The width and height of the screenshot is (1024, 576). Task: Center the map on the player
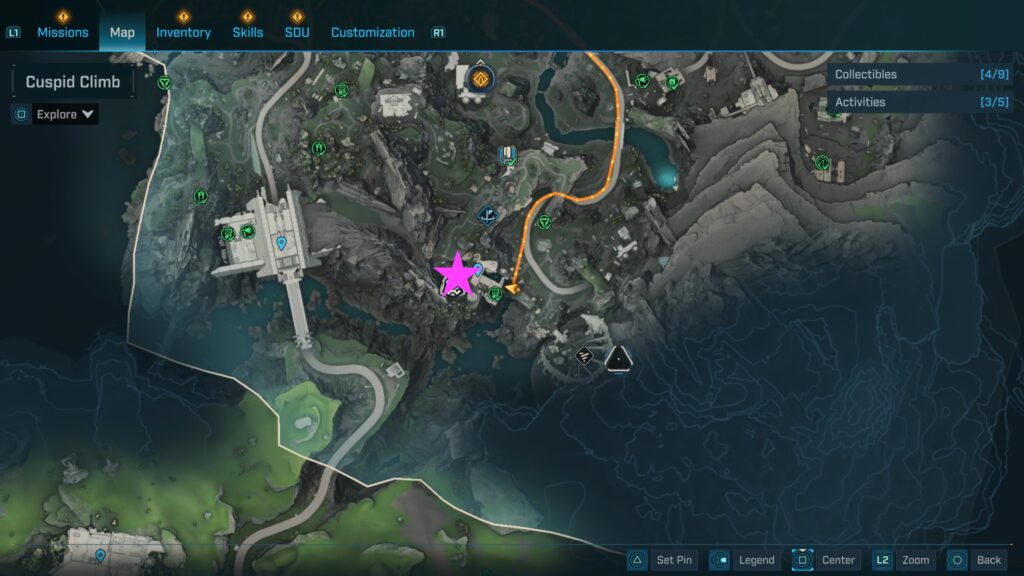click(x=826, y=560)
